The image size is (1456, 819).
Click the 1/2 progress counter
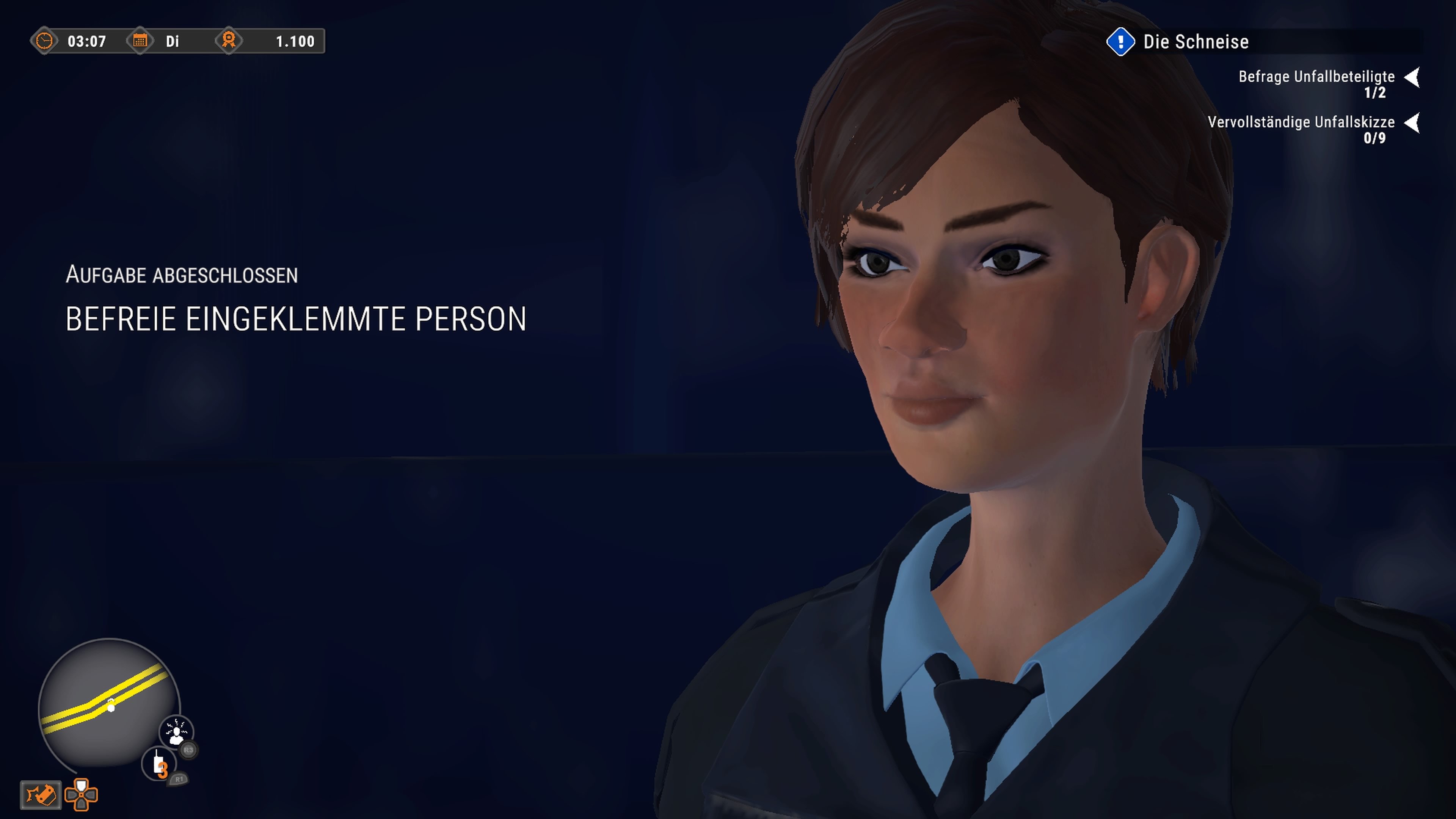1376,93
